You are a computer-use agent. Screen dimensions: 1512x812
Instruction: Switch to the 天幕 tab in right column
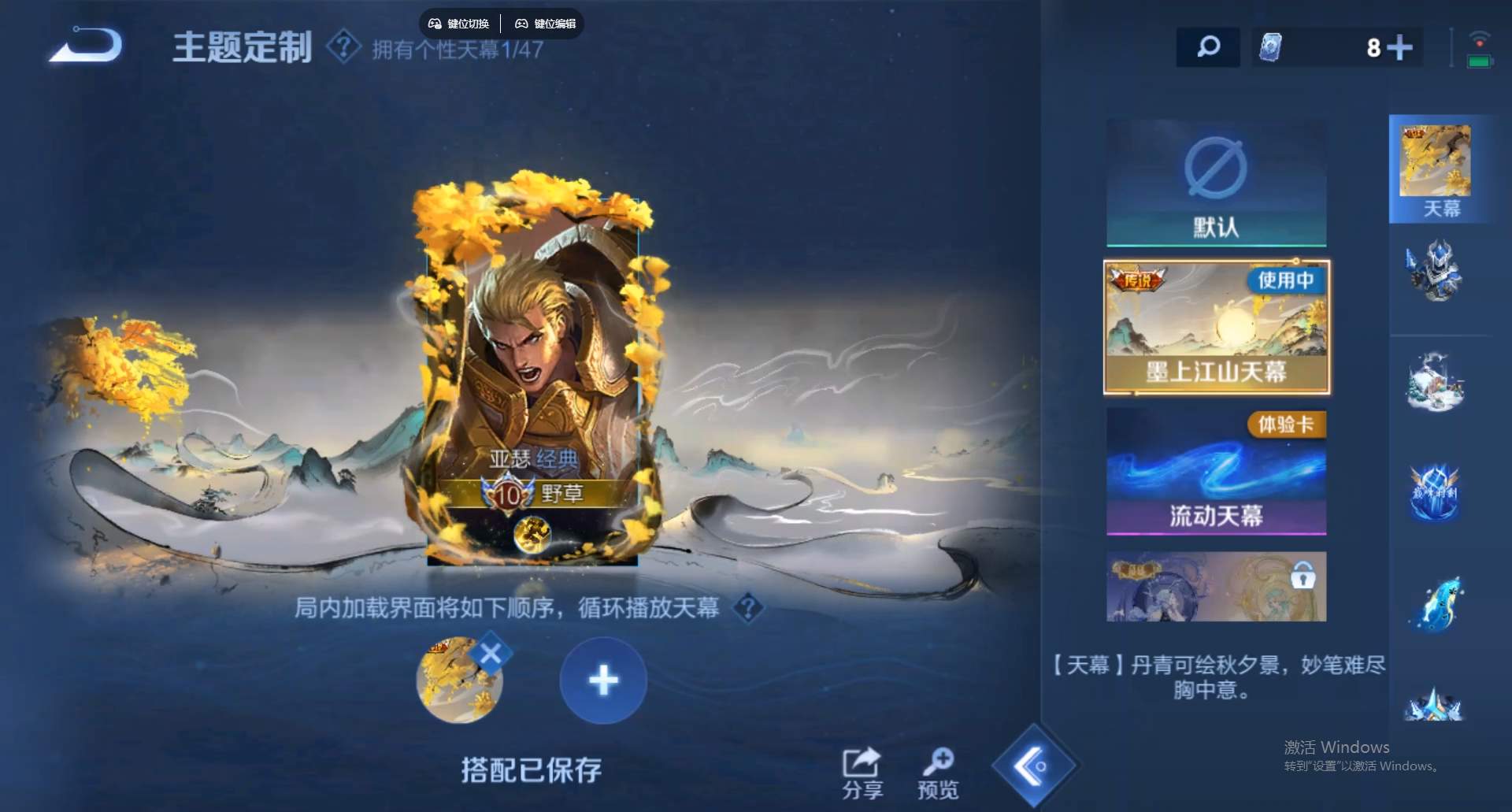click(x=1439, y=169)
